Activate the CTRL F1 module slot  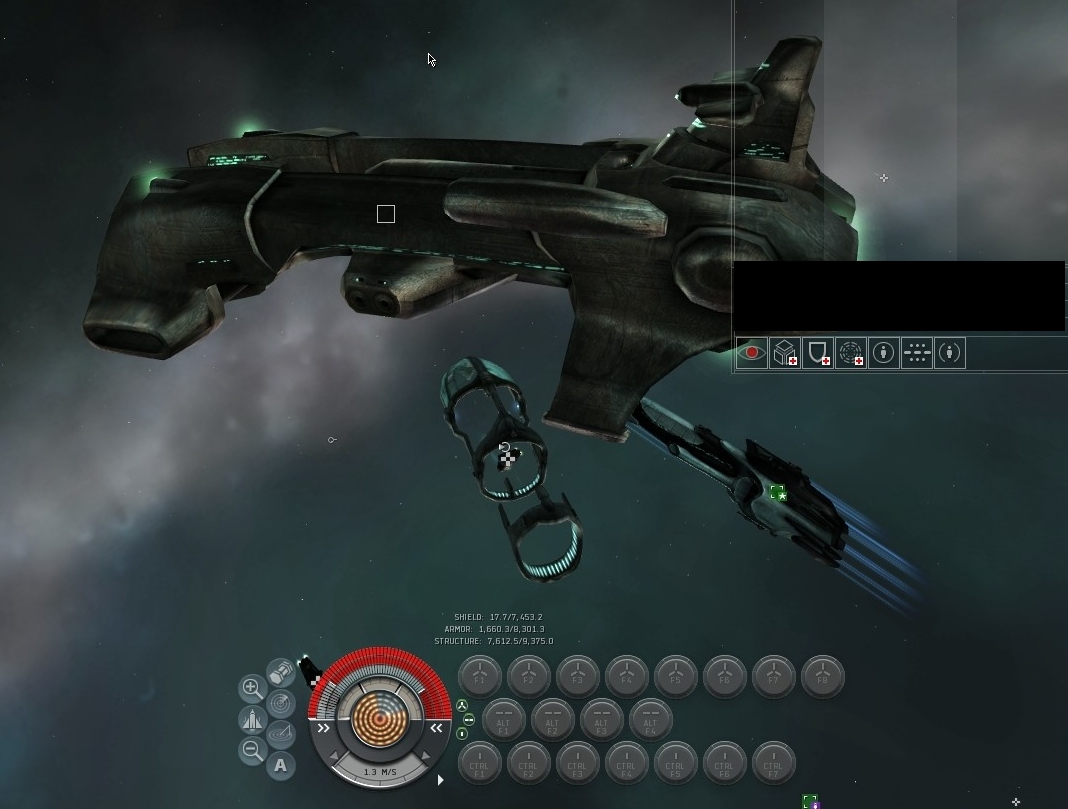pos(479,764)
